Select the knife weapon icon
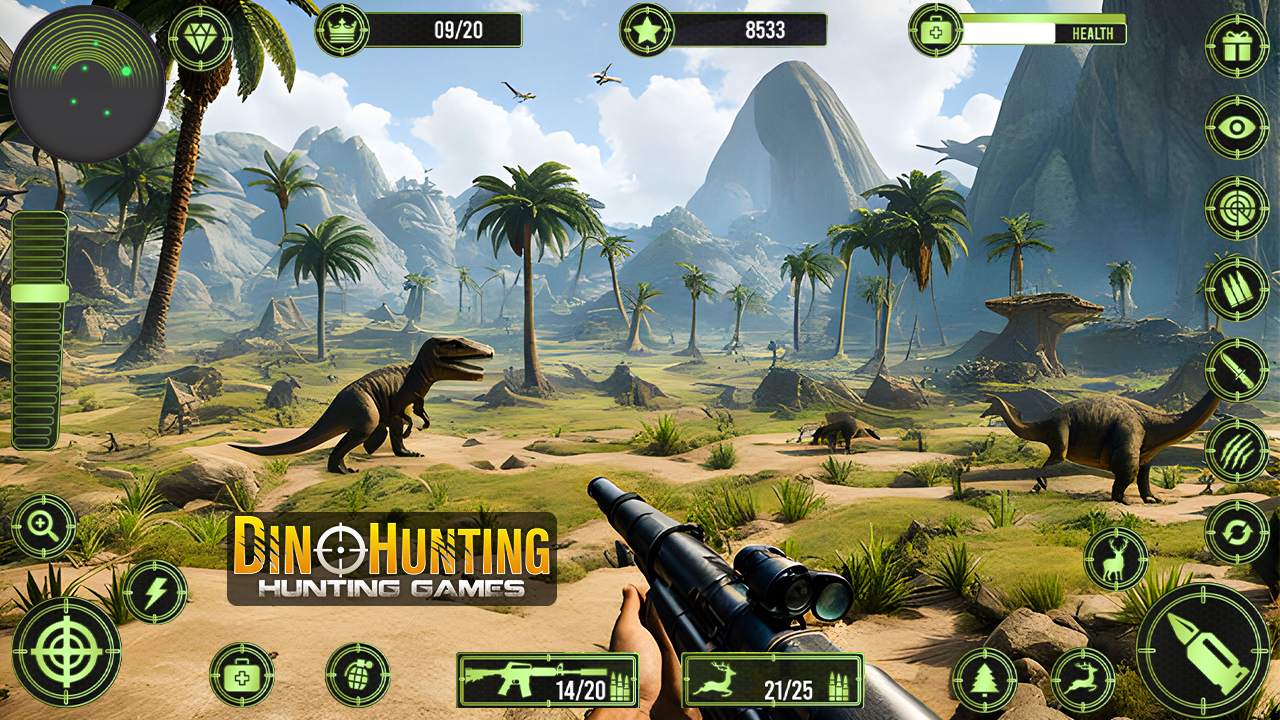Screen dimensions: 1280x720 coord(1236,368)
